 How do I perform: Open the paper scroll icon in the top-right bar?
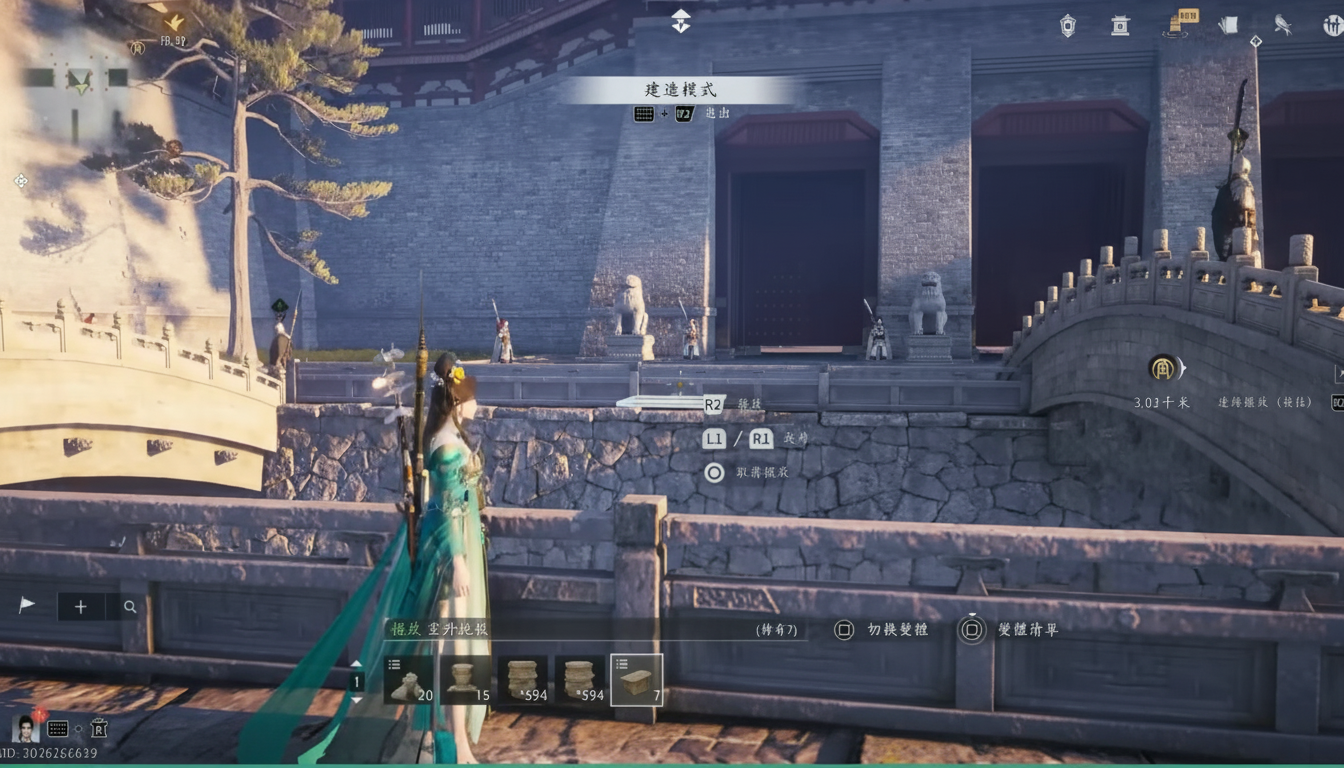pyautogui.click(x=1228, y=25)
